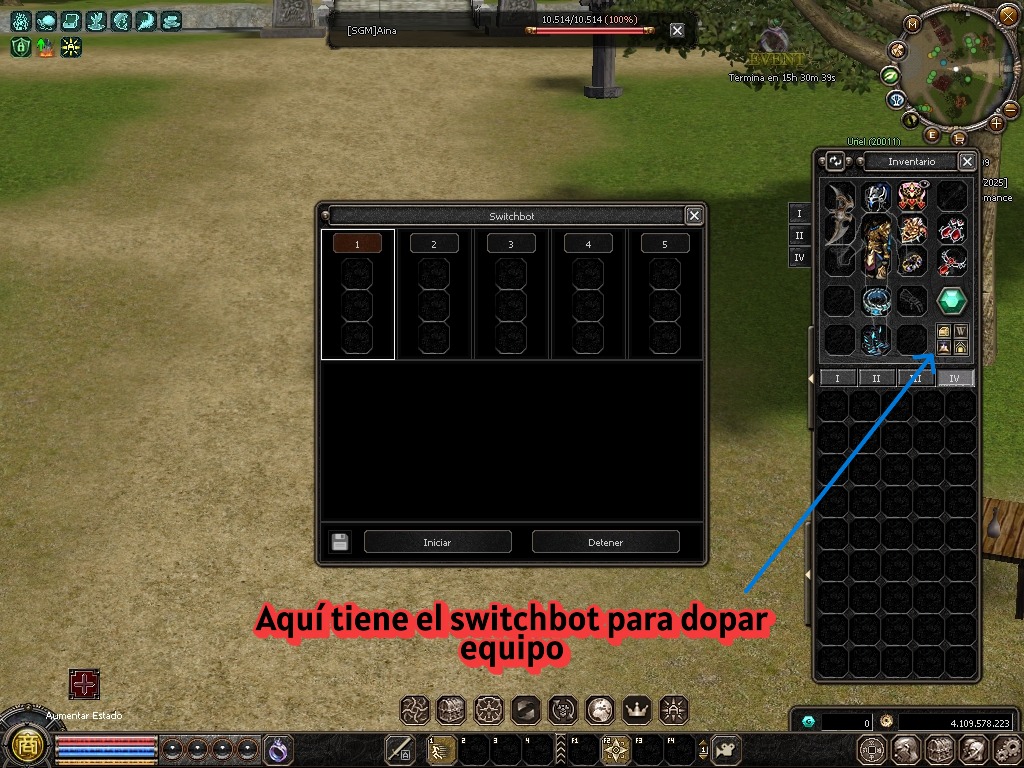Close the Switchbot window
1024x768 pixels.
694,215
